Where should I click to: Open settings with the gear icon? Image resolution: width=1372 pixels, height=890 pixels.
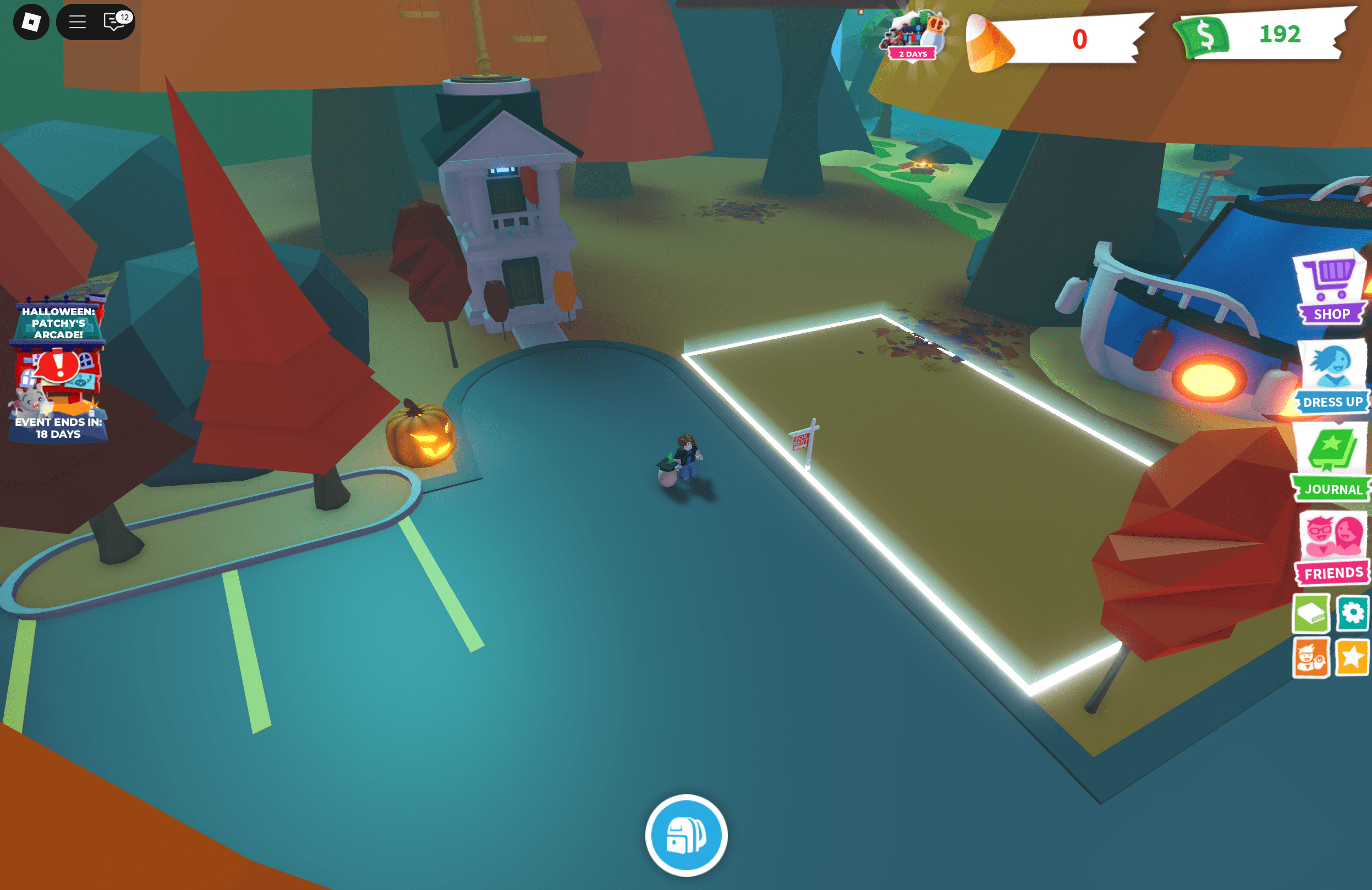click(1352, 613)
